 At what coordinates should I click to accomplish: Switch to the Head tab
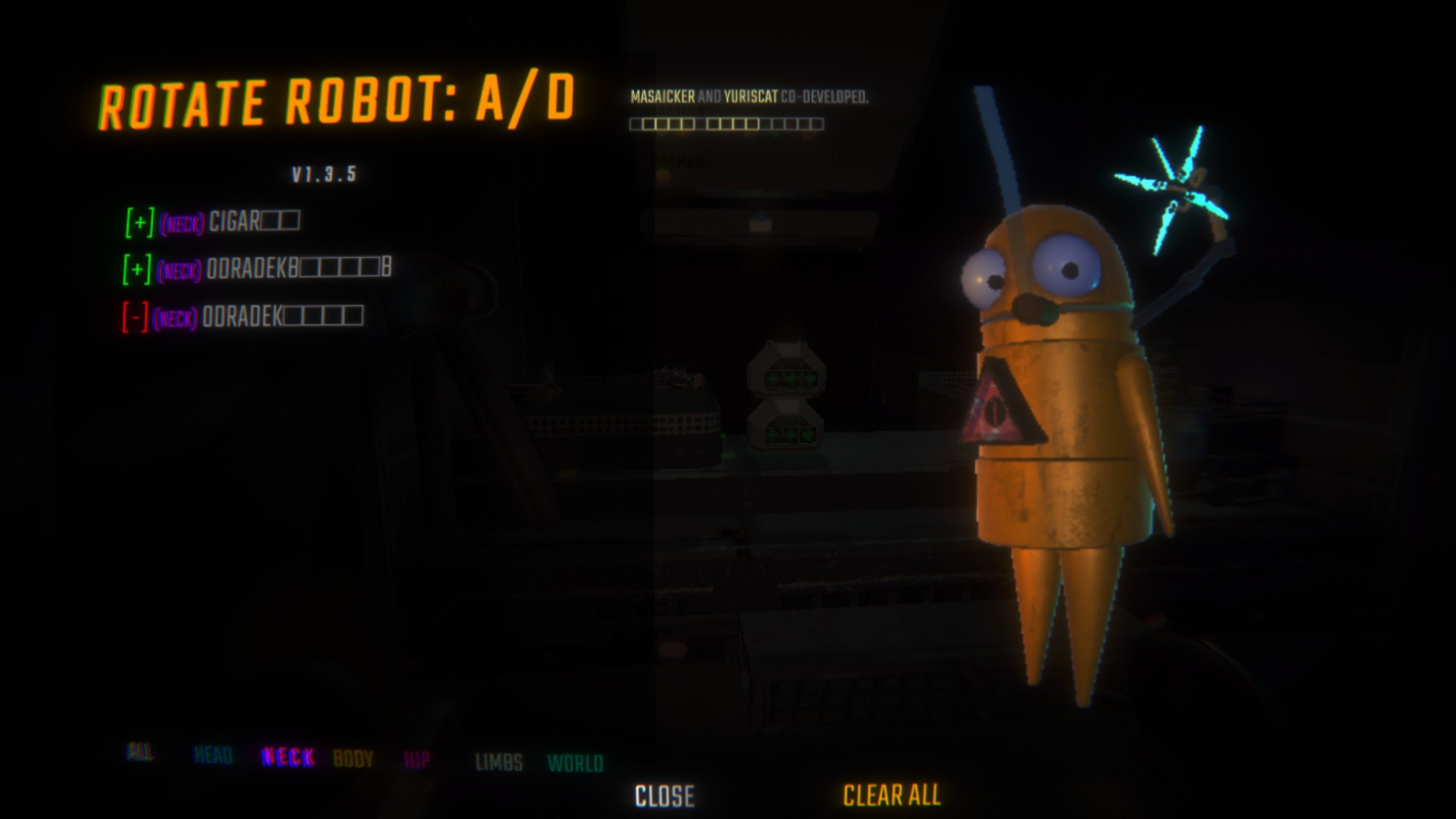click(213, 755)
